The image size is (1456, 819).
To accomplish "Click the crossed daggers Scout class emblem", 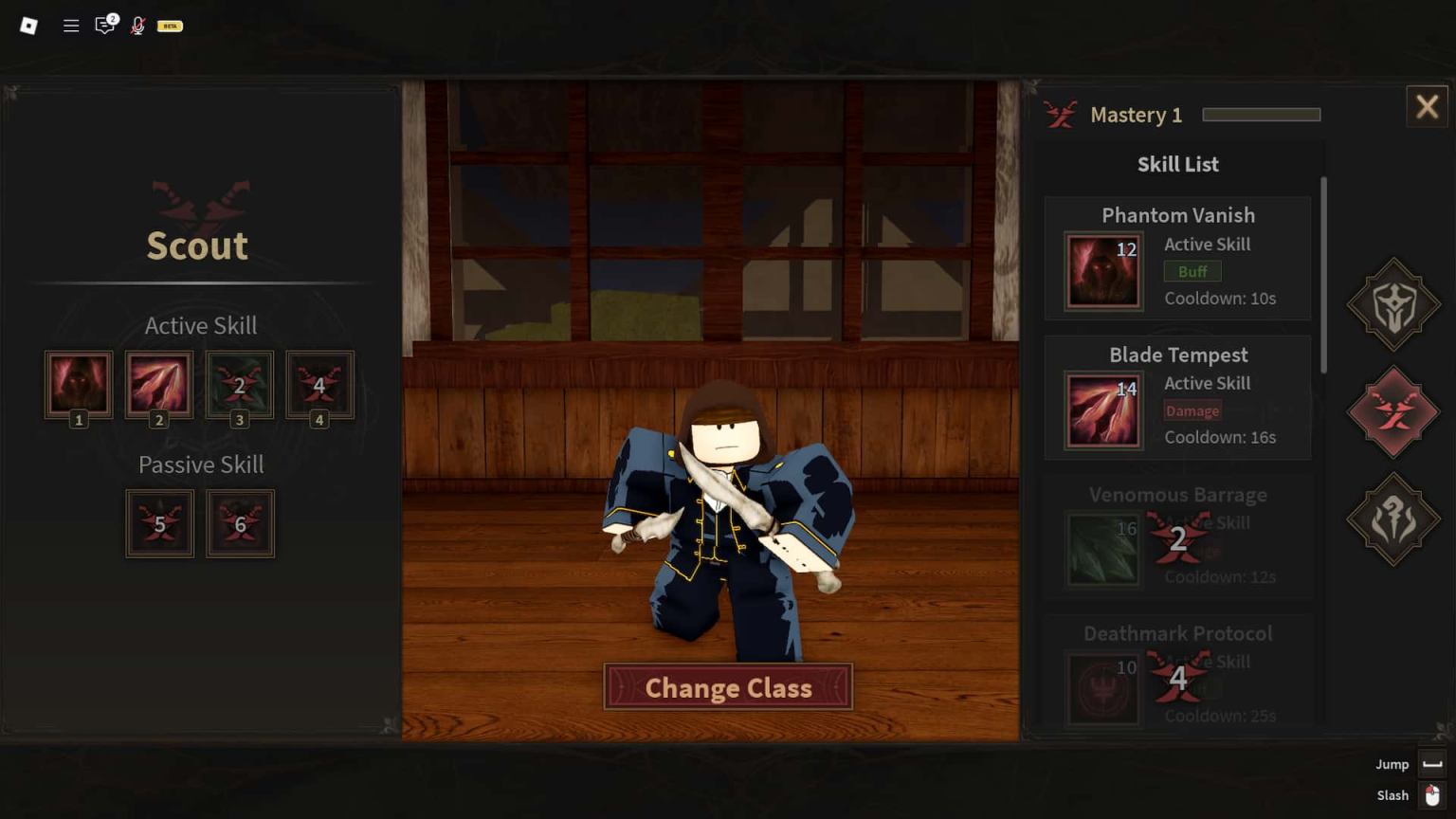I will 199,202.
